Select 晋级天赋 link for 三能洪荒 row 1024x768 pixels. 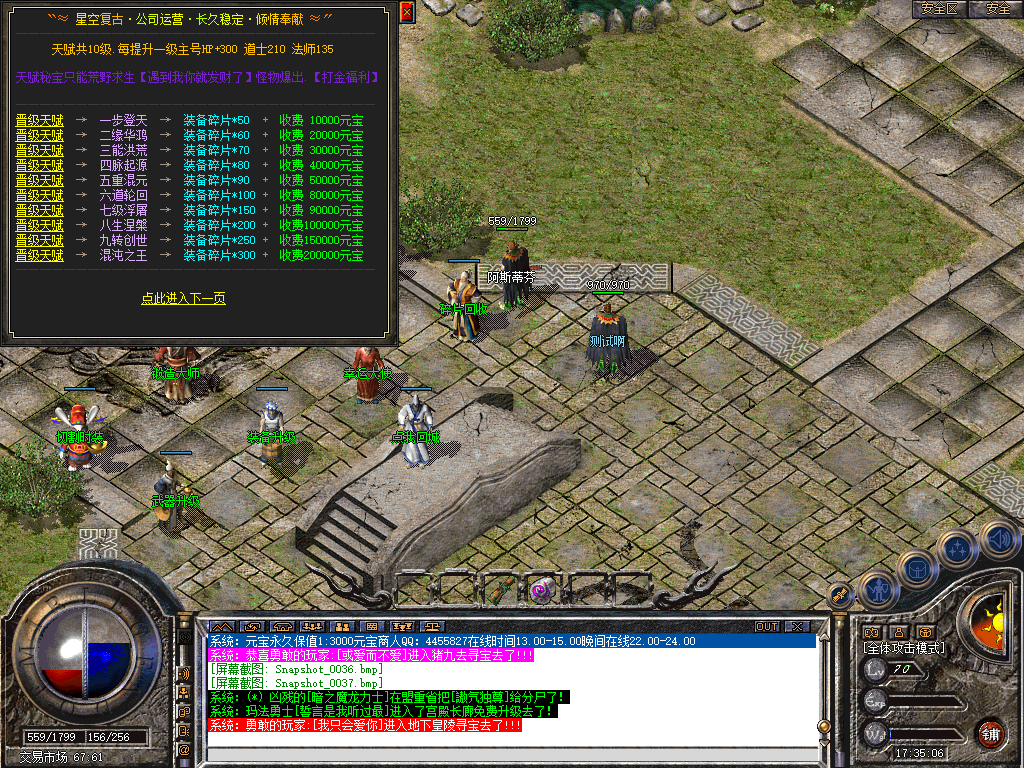coord(39,151)
